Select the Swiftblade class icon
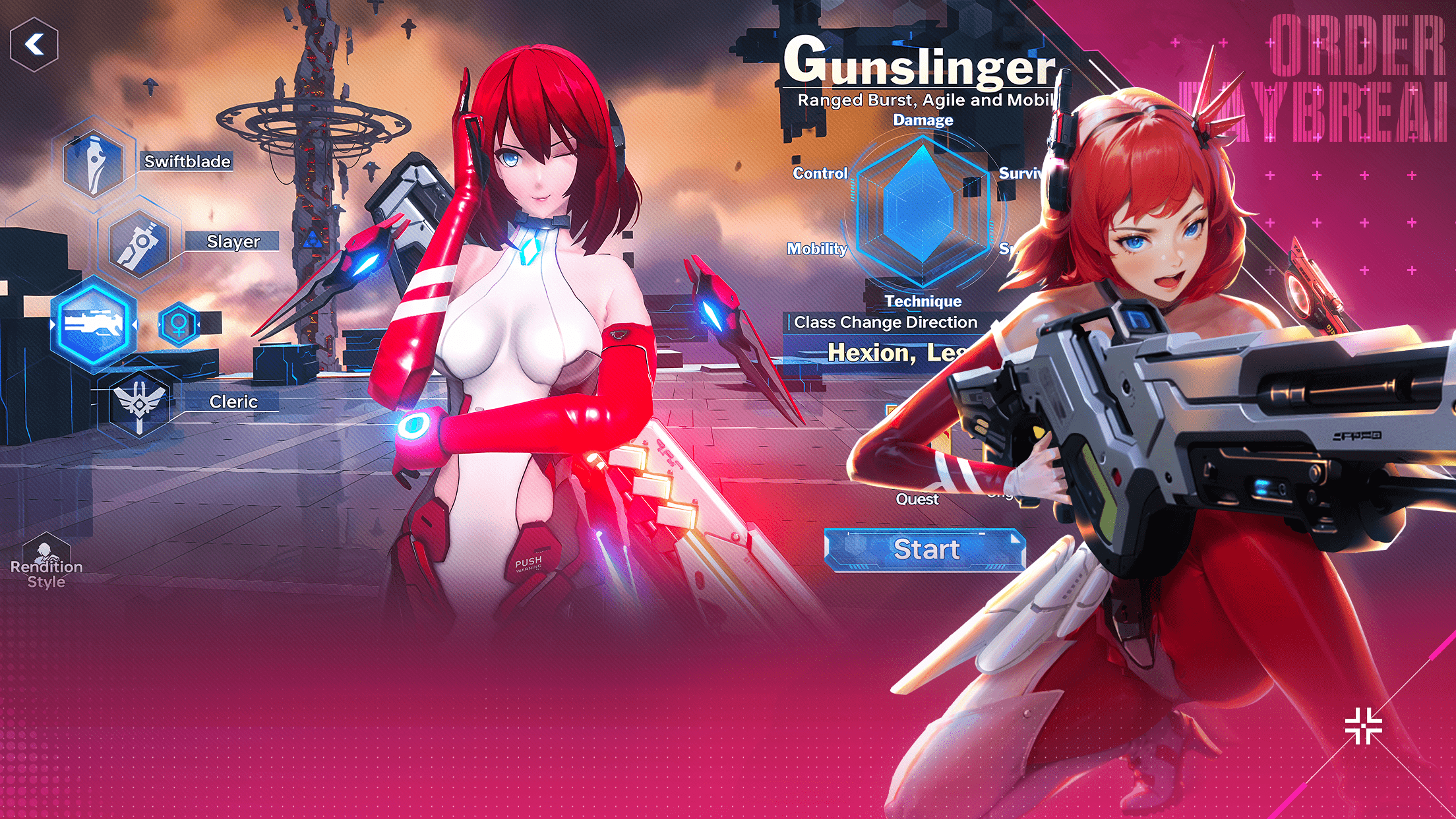The image size is (1456, 819). (x=94, y=162)
